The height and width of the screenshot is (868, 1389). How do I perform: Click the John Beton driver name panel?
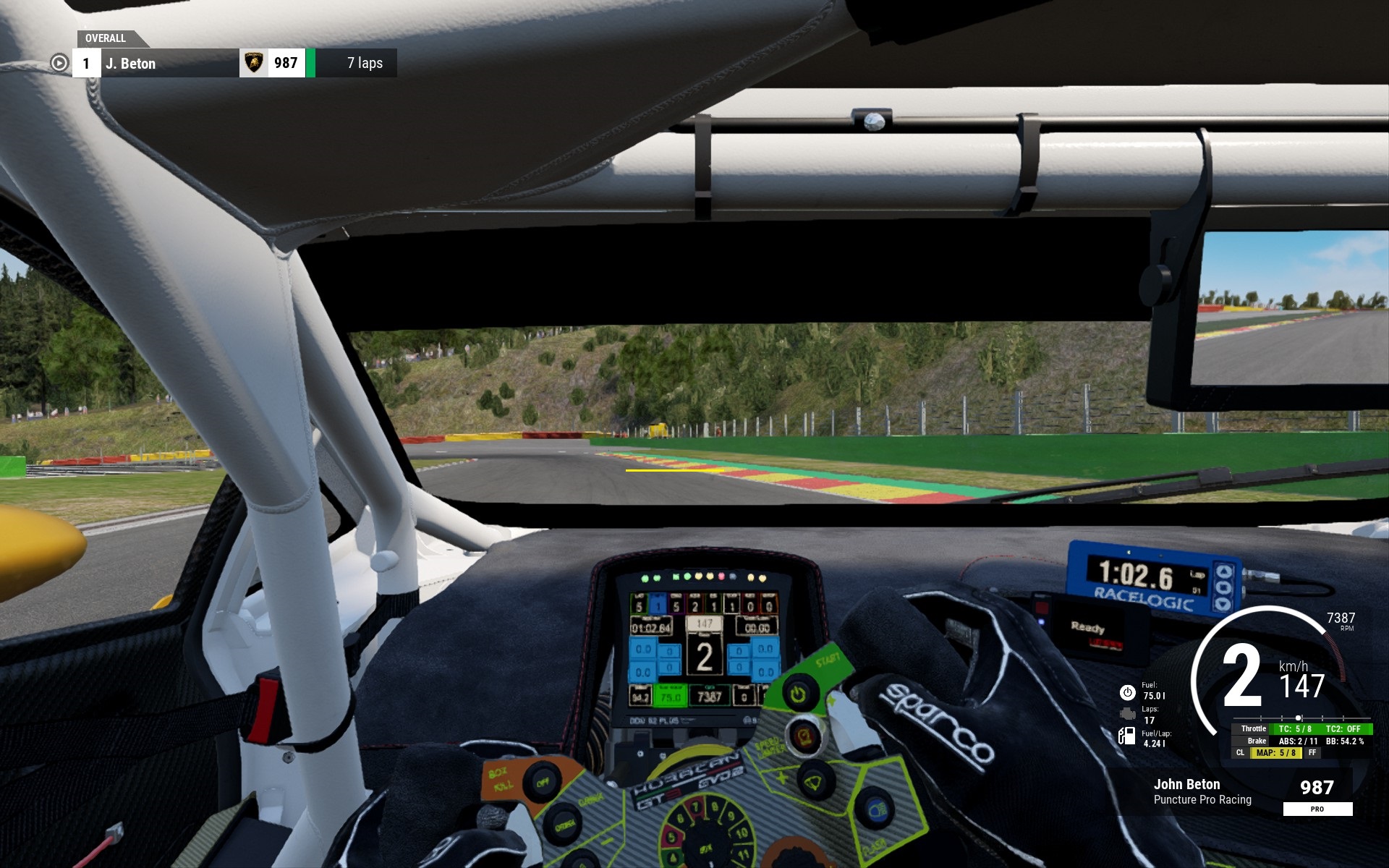[x=1202, y=791]
